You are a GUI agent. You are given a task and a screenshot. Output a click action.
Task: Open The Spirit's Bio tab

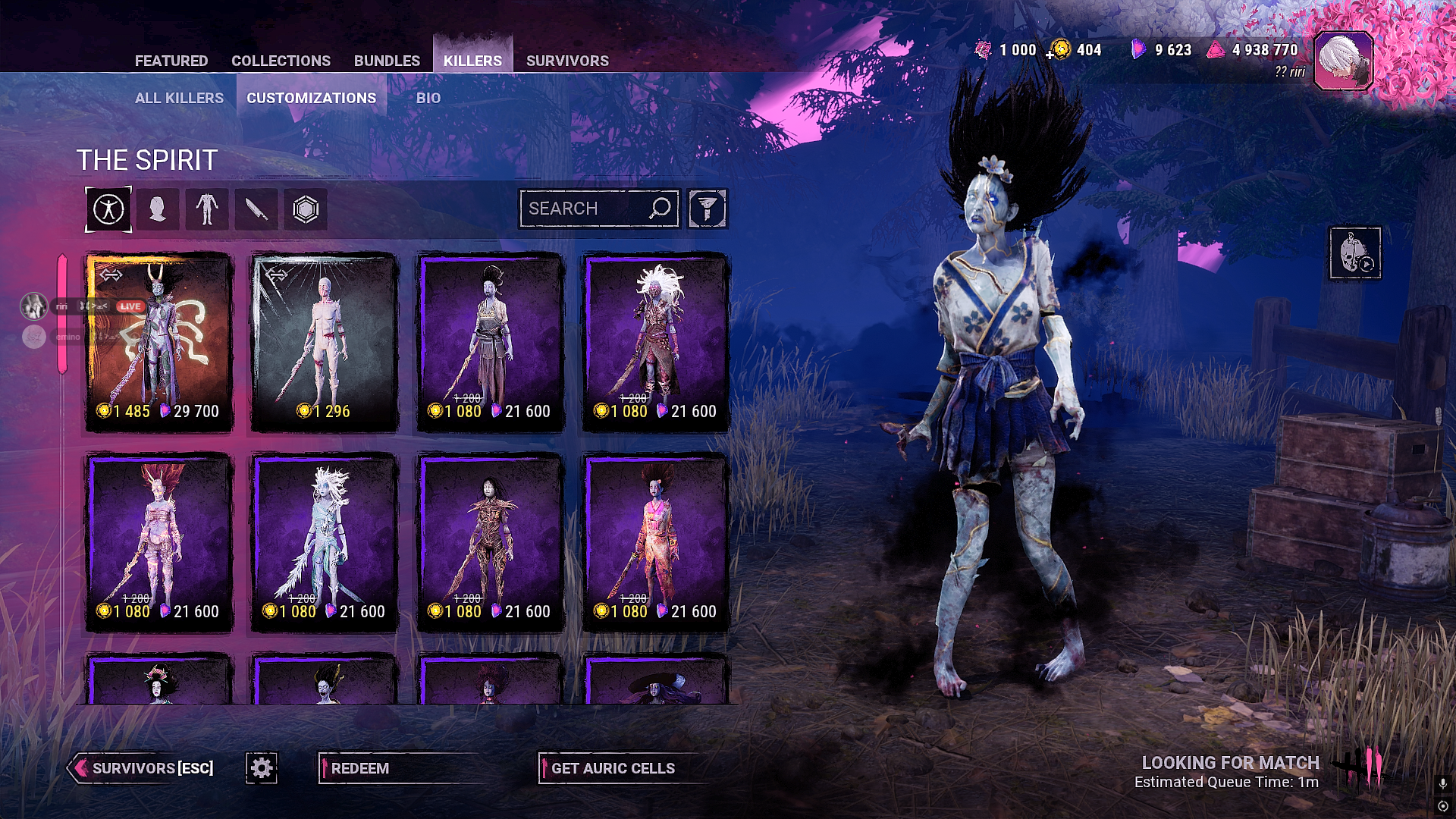tap(428, 98)
